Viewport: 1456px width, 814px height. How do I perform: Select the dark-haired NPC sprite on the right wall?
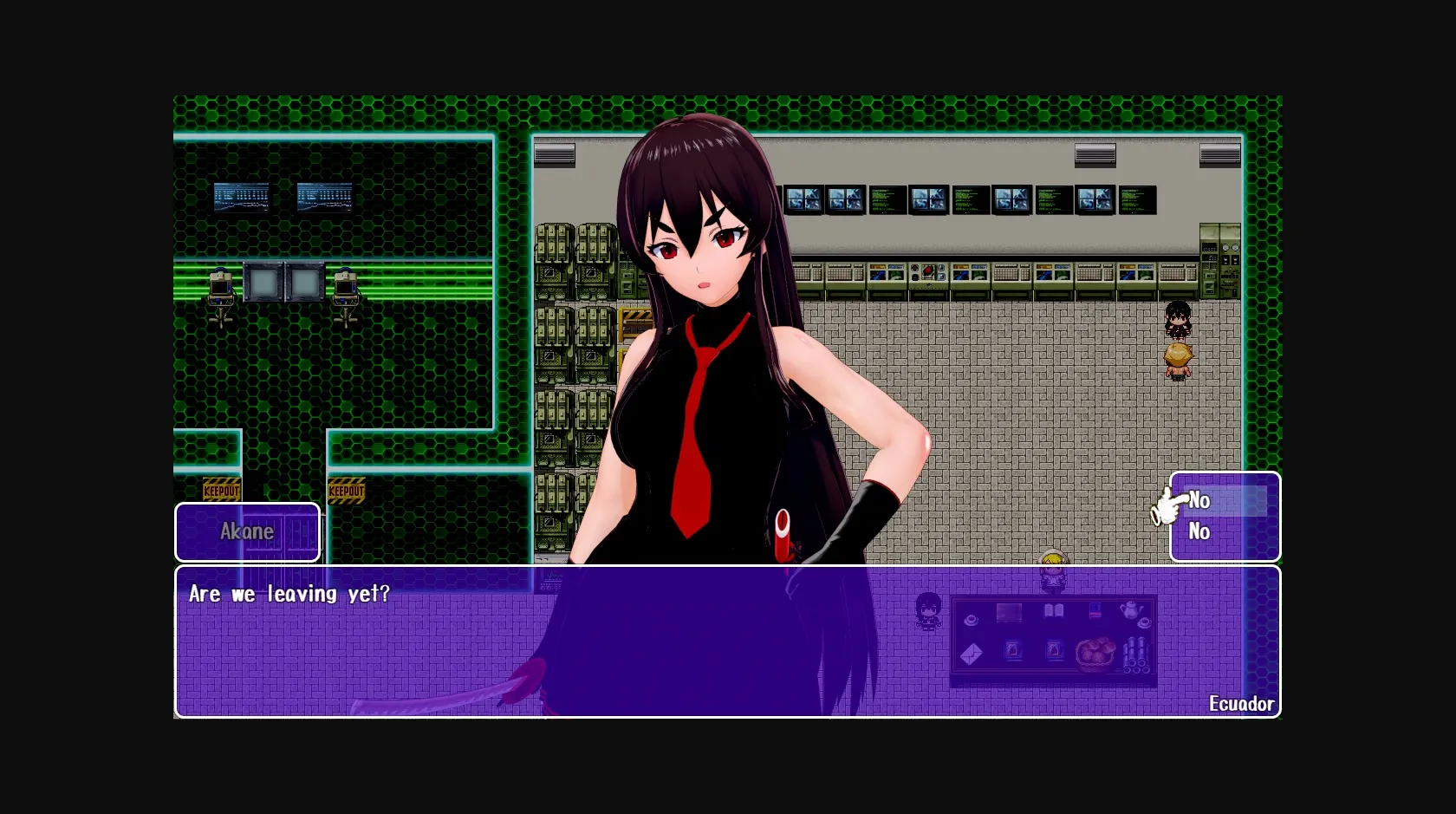coord(1179,321)
